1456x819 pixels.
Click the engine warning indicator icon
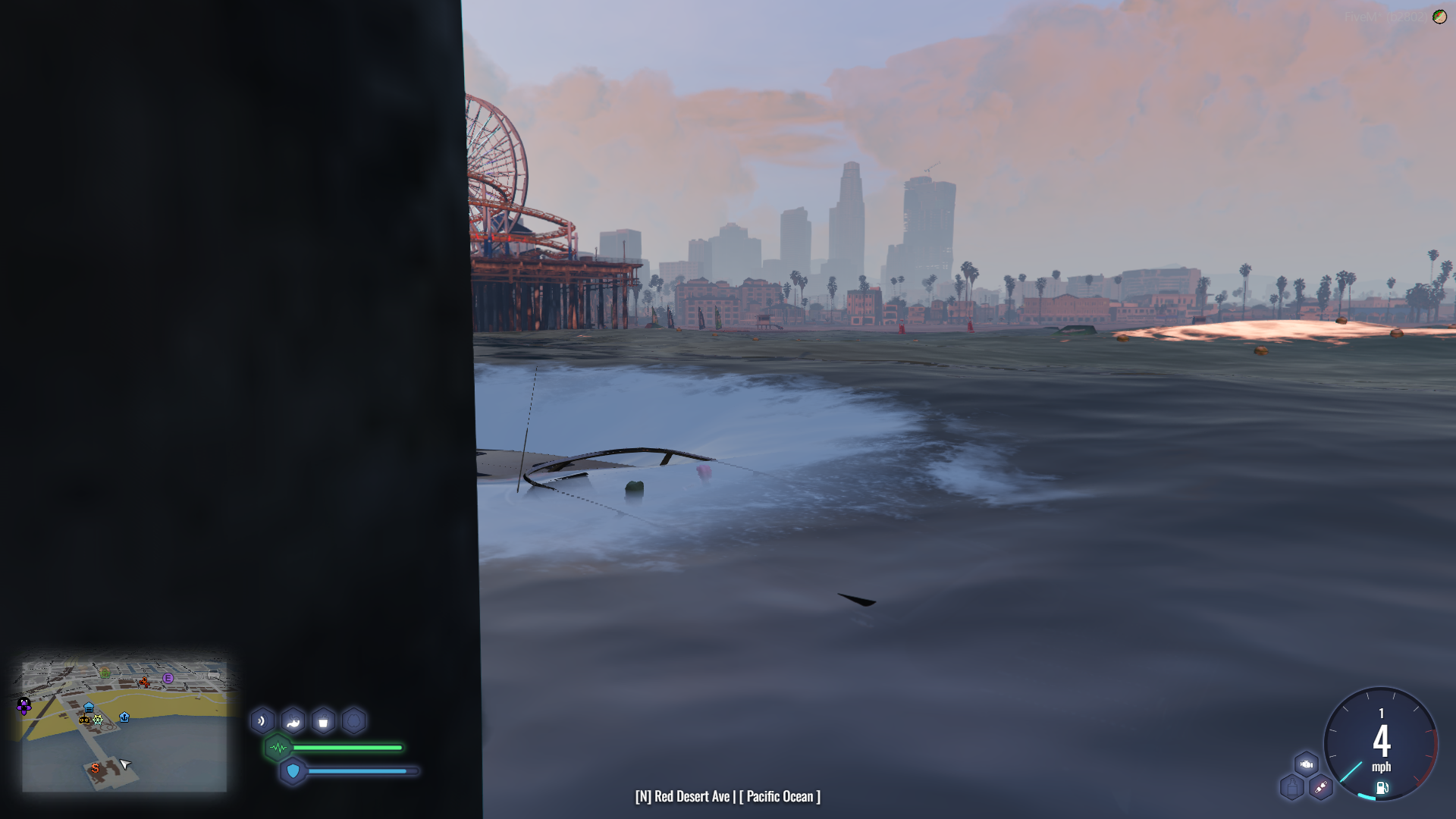(1306, 764)
